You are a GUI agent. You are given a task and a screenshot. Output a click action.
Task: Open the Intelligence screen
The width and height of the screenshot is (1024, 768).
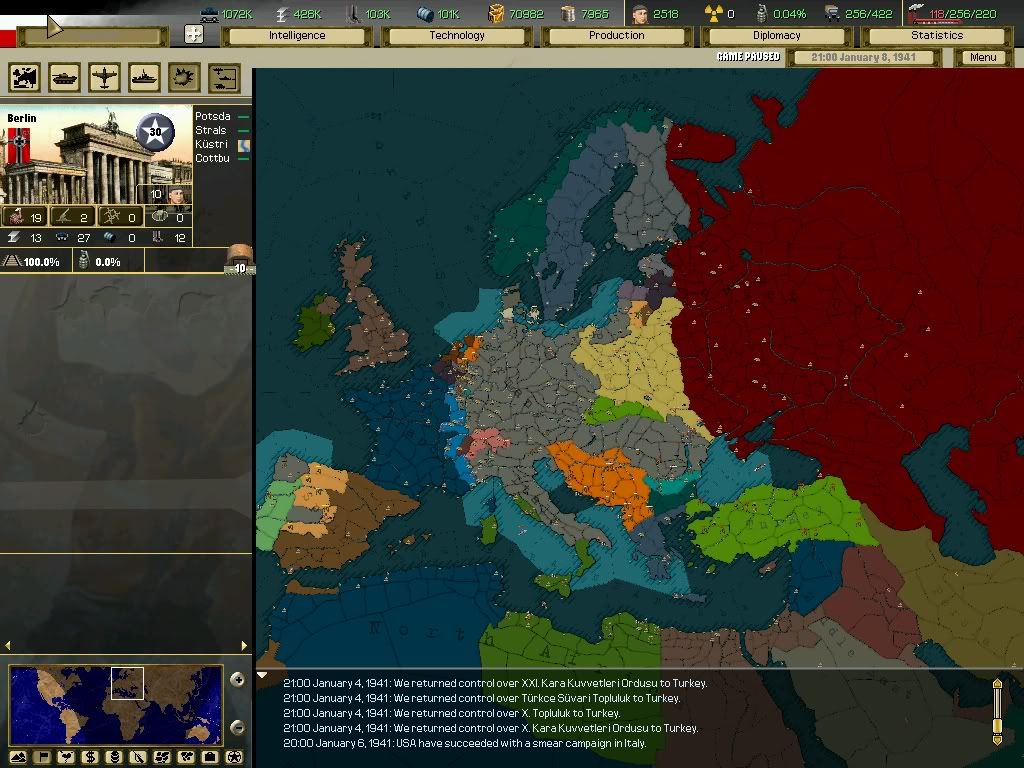(x=297, y=36)
